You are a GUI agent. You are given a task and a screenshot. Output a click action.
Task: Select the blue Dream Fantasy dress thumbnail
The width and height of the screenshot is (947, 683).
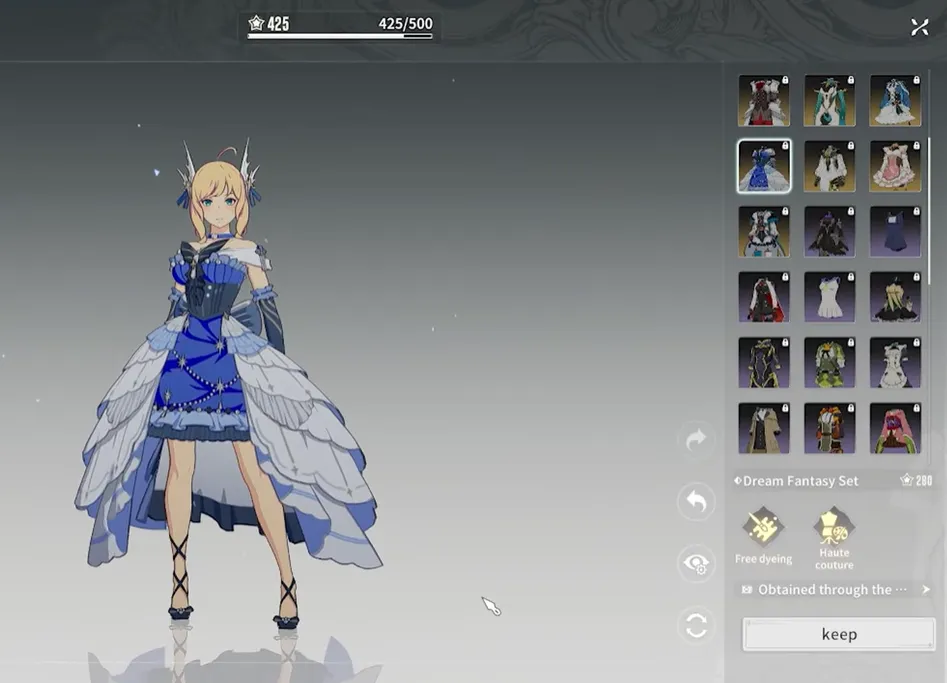point(764,166)
